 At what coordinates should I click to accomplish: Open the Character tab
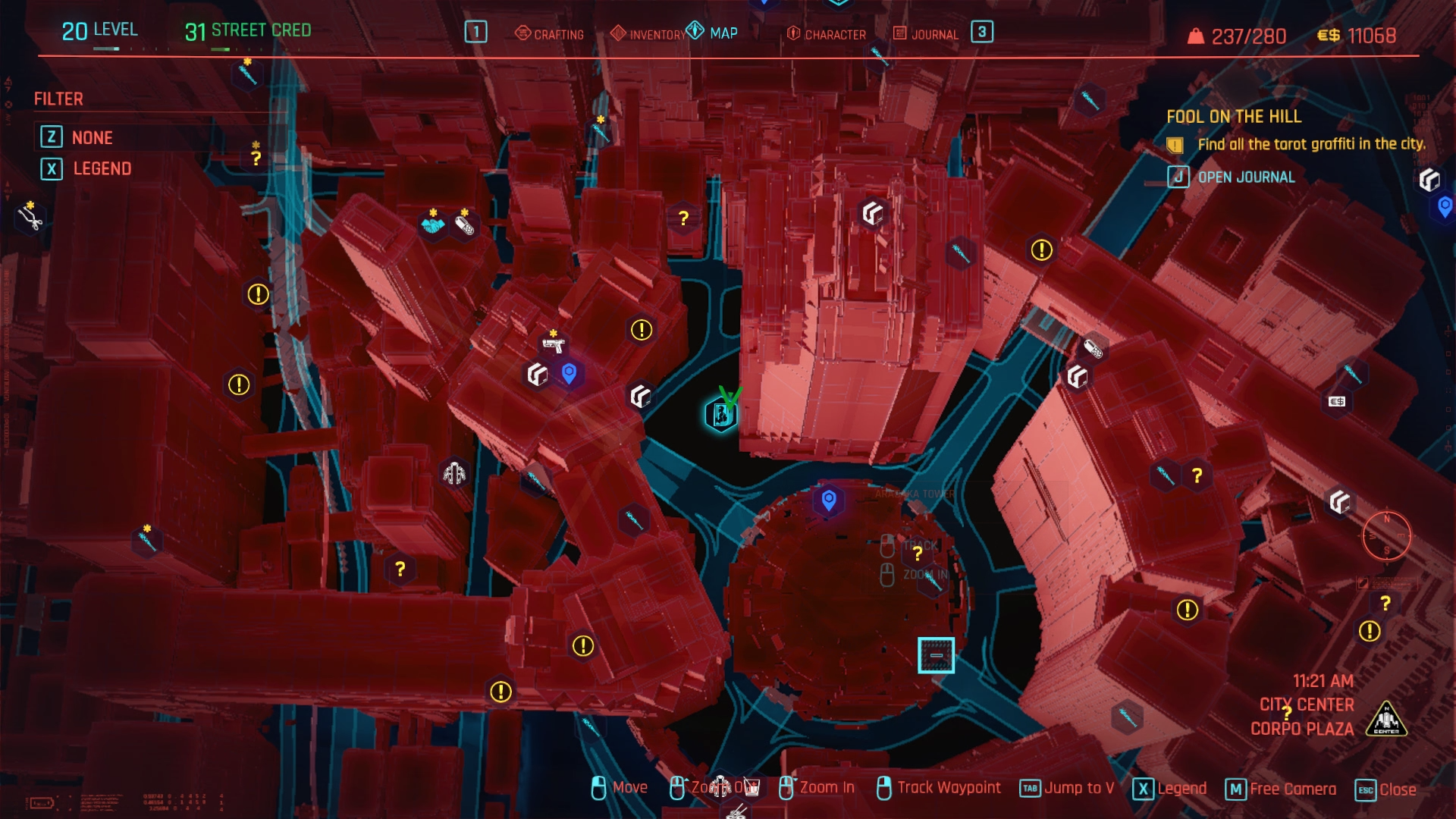click(827, 34)
